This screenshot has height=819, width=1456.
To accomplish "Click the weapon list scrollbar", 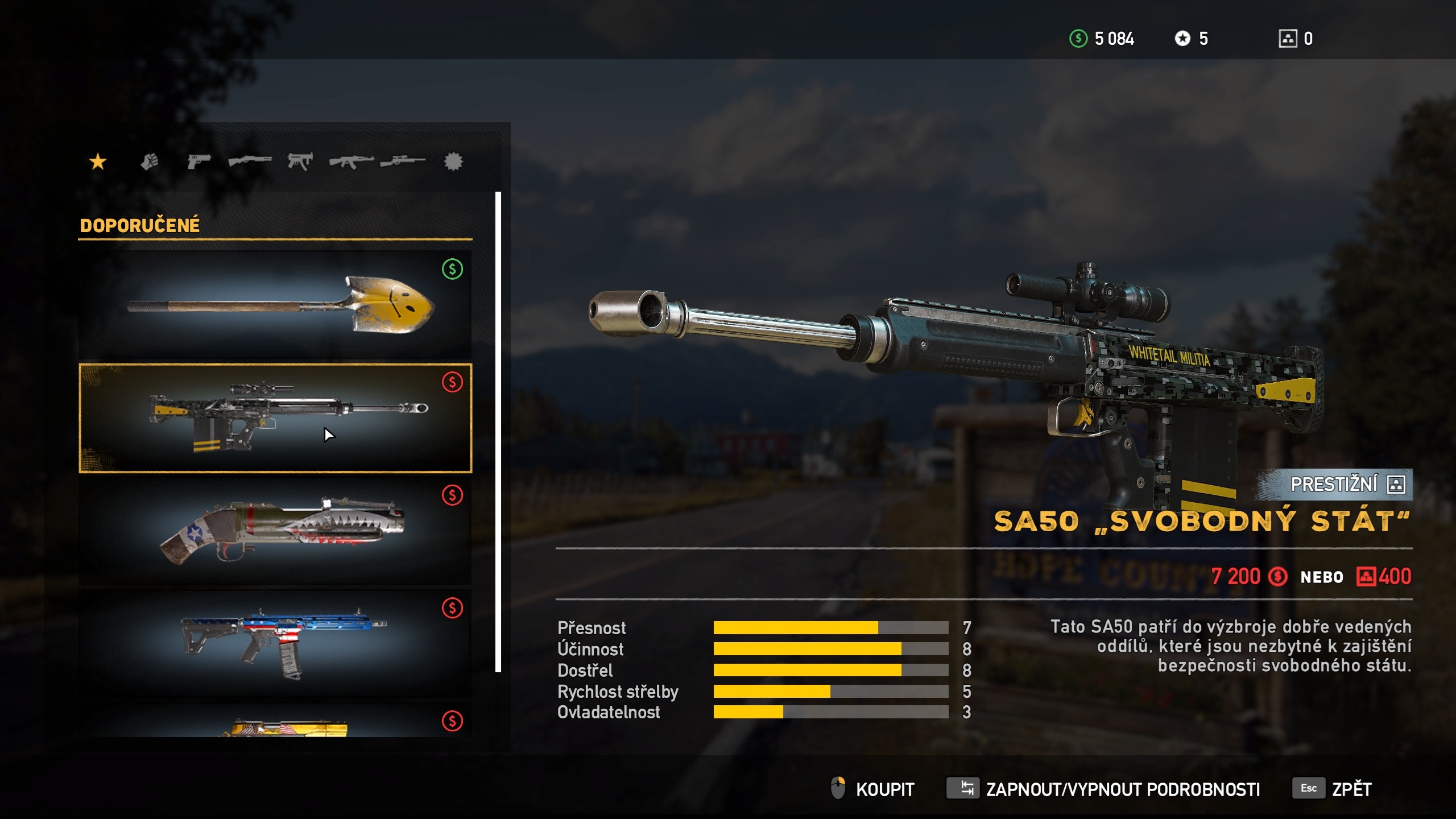I will click(x=498, y=432).
